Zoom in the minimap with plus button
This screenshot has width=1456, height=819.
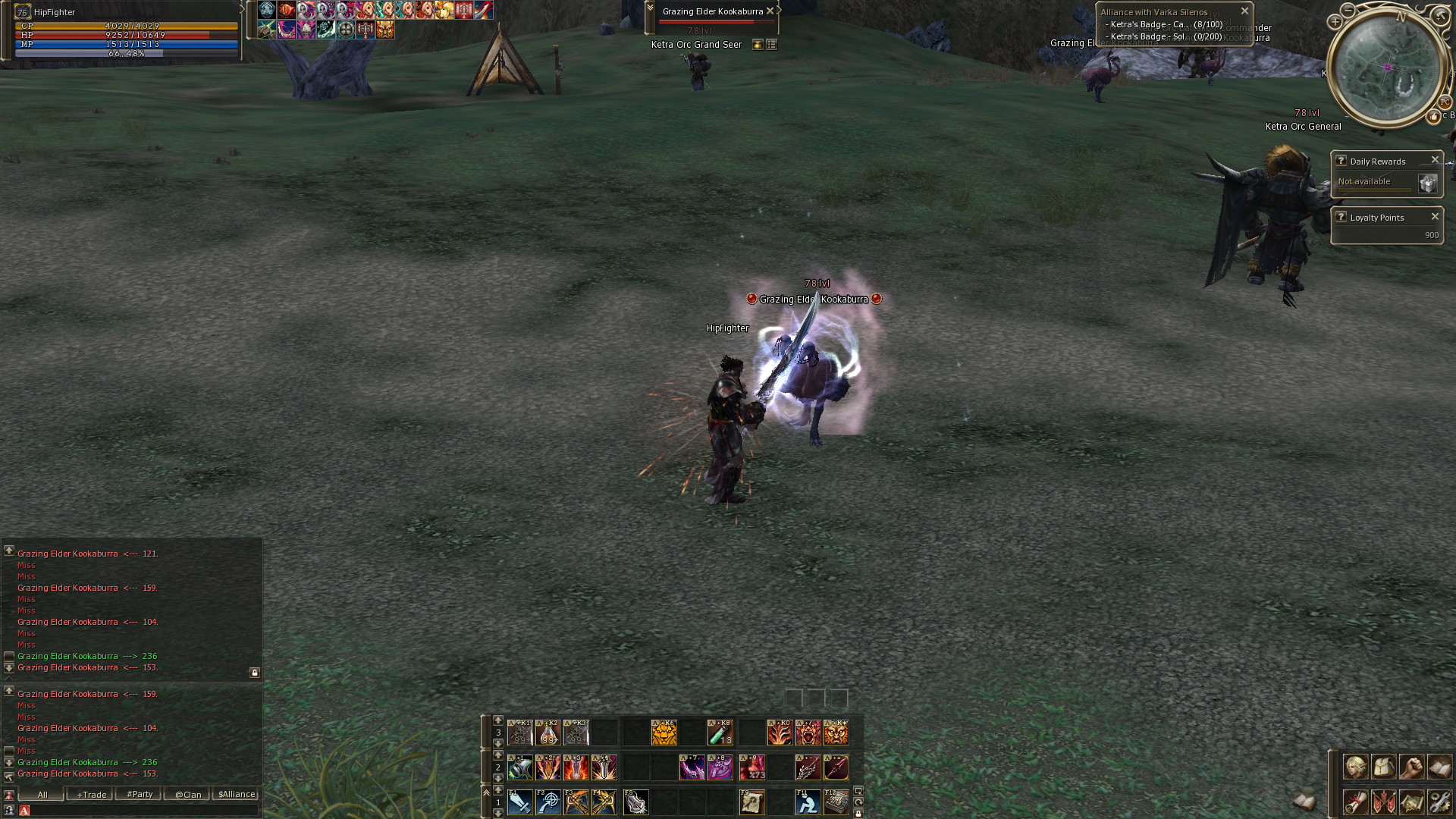click(x=1335, y=22)
